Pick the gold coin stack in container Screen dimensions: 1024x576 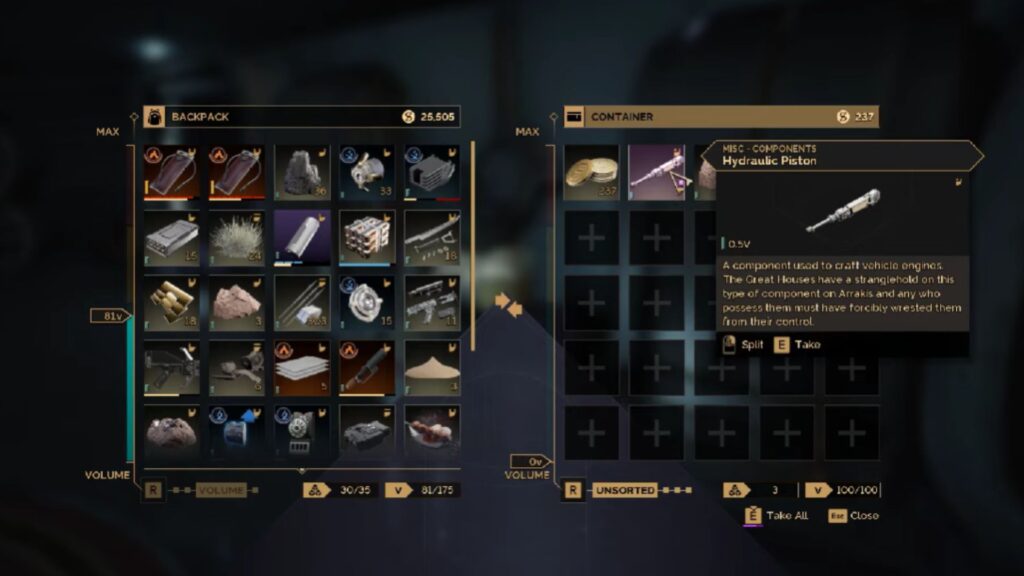click(x=591, y=171)
